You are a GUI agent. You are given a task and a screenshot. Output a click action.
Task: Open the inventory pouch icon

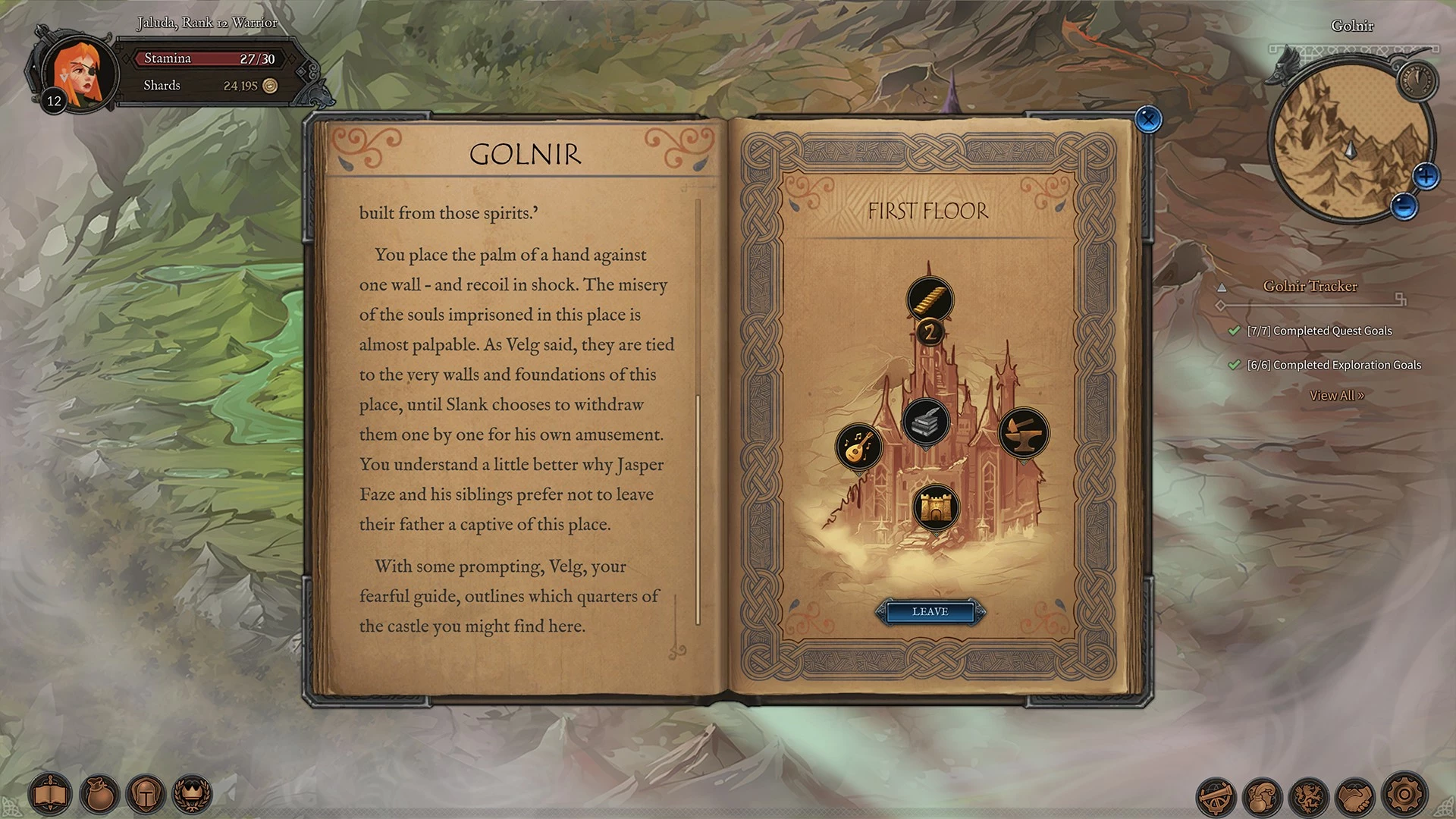(x=99, y=794)
